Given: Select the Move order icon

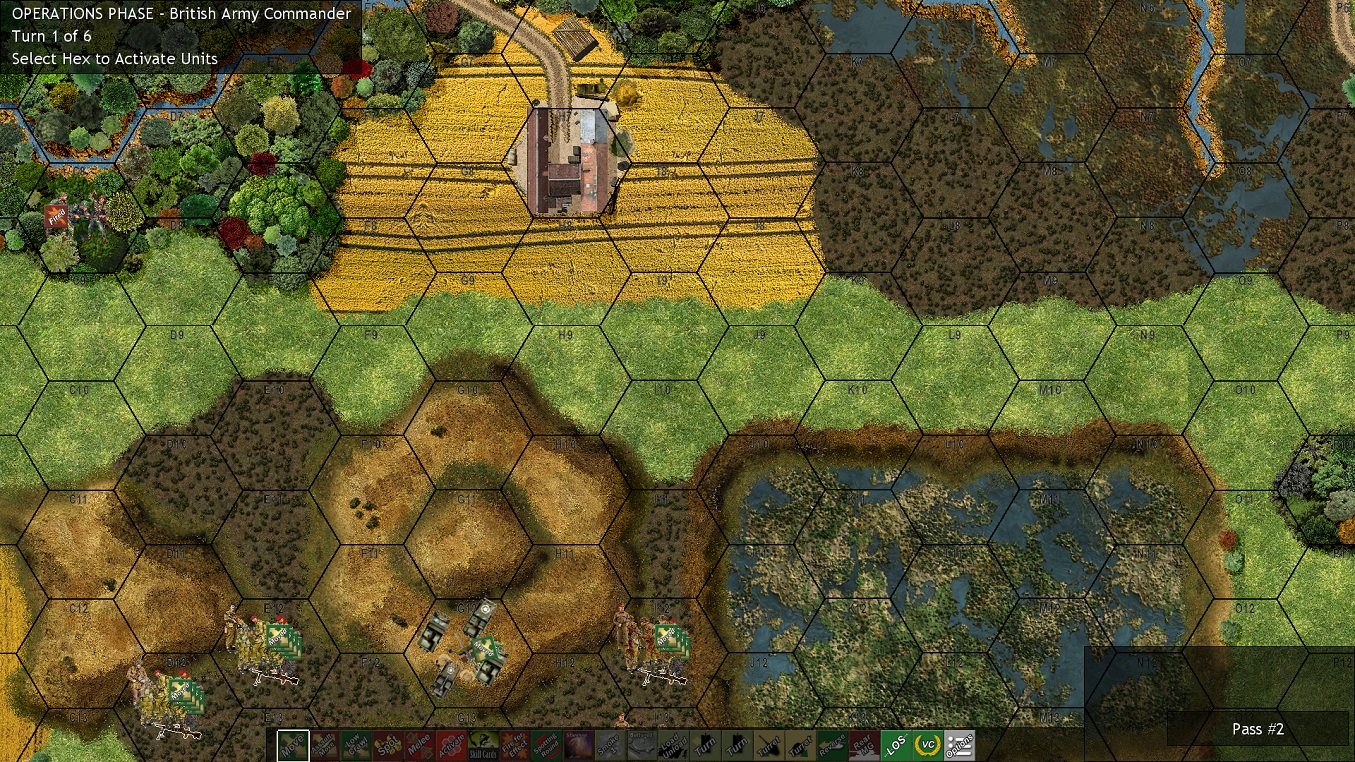Looking at the screenshot, I should (295, 744).
